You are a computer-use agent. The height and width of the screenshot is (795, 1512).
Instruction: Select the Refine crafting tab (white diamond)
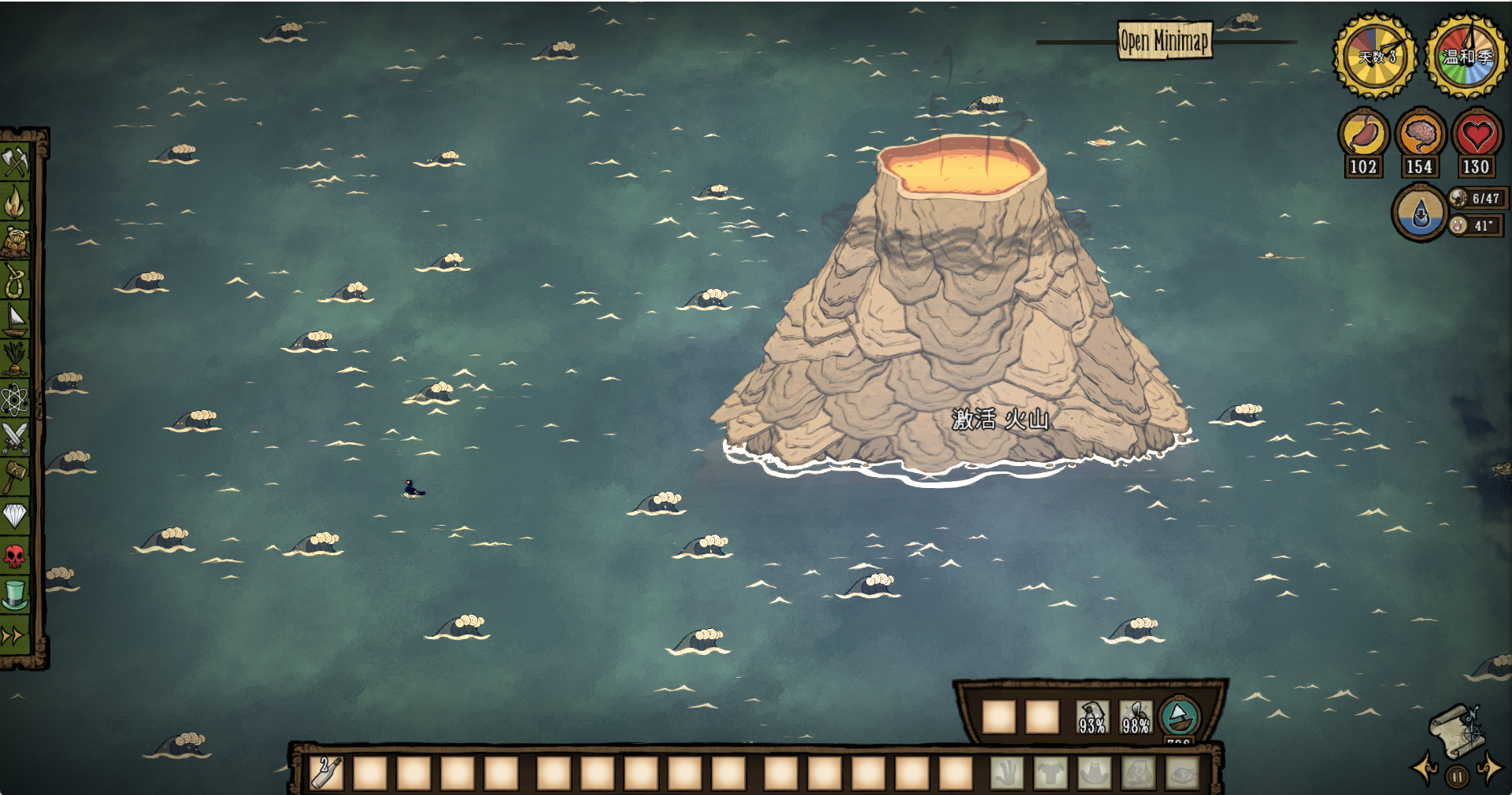coord(15,516)
